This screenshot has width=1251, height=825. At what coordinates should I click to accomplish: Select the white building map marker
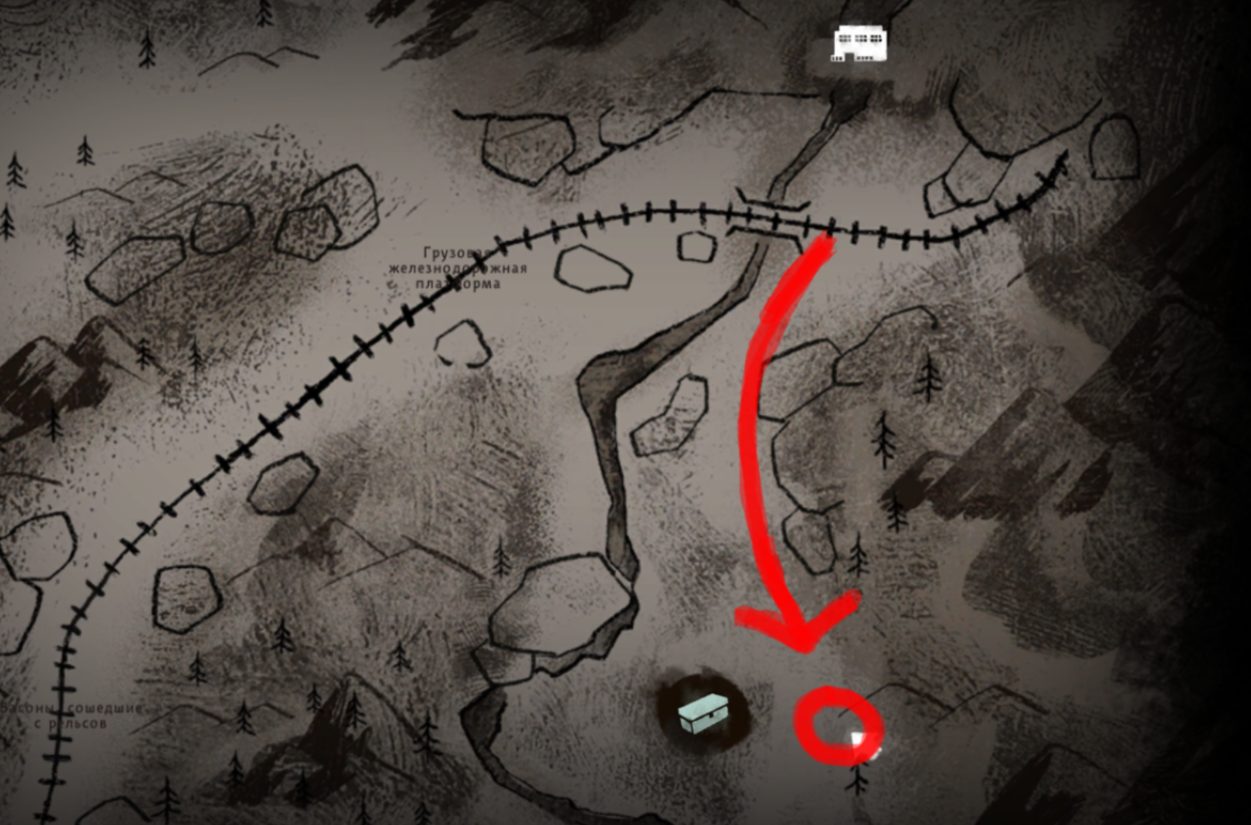860,44
